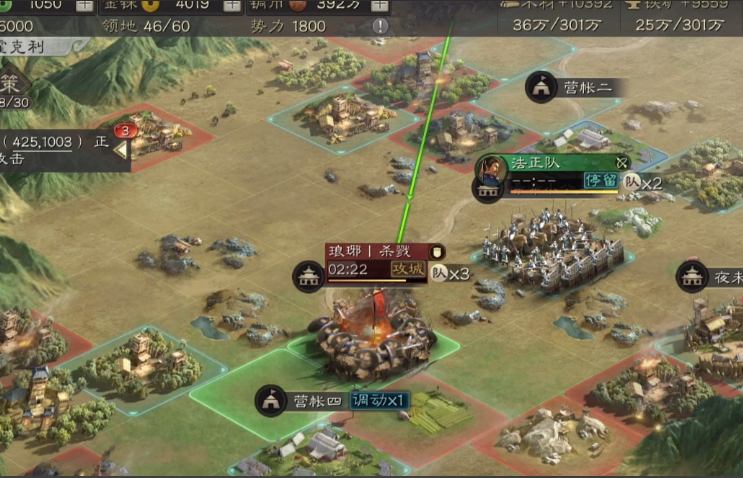Open the 夜未 camp marker
The height and width of the screenshot is (478, 743).
692,276
